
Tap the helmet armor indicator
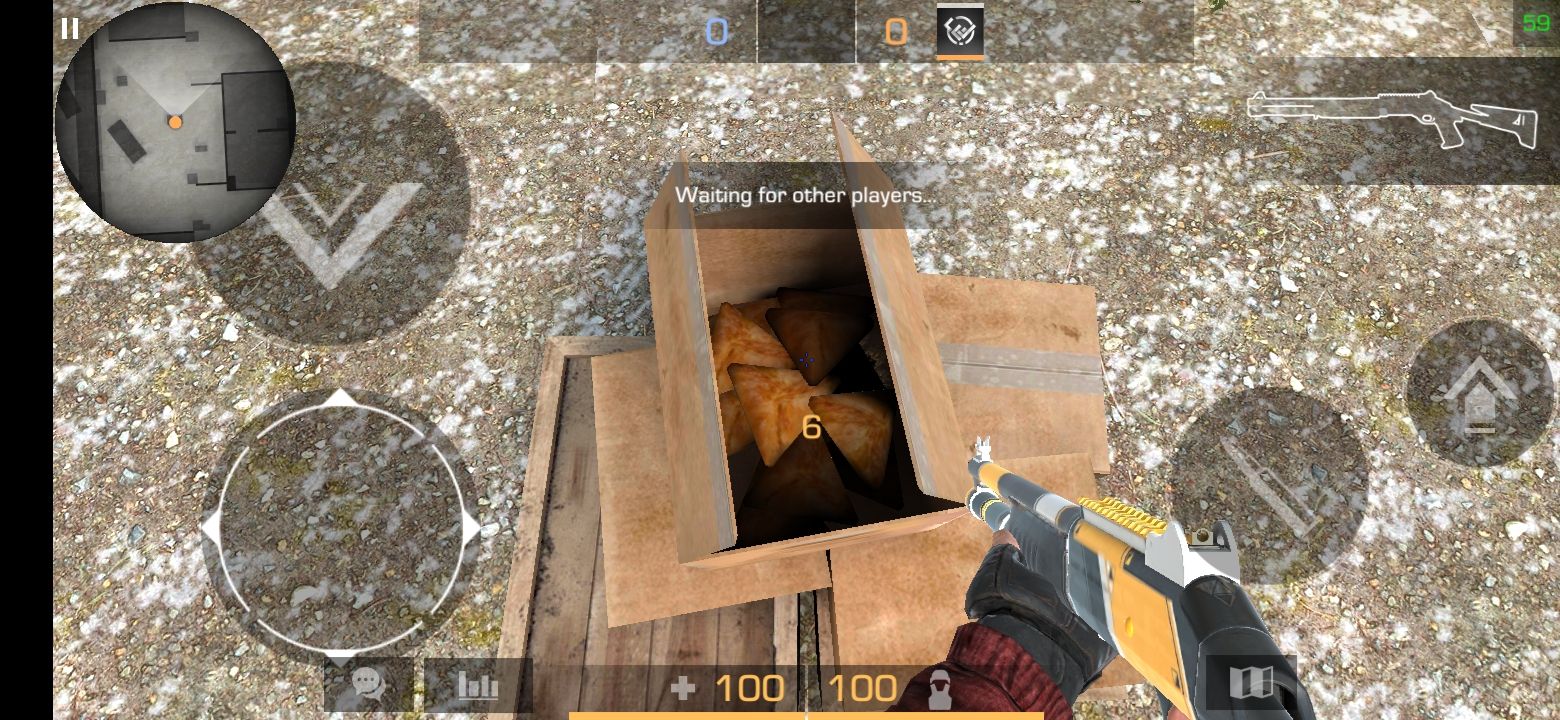coord(938,688)
